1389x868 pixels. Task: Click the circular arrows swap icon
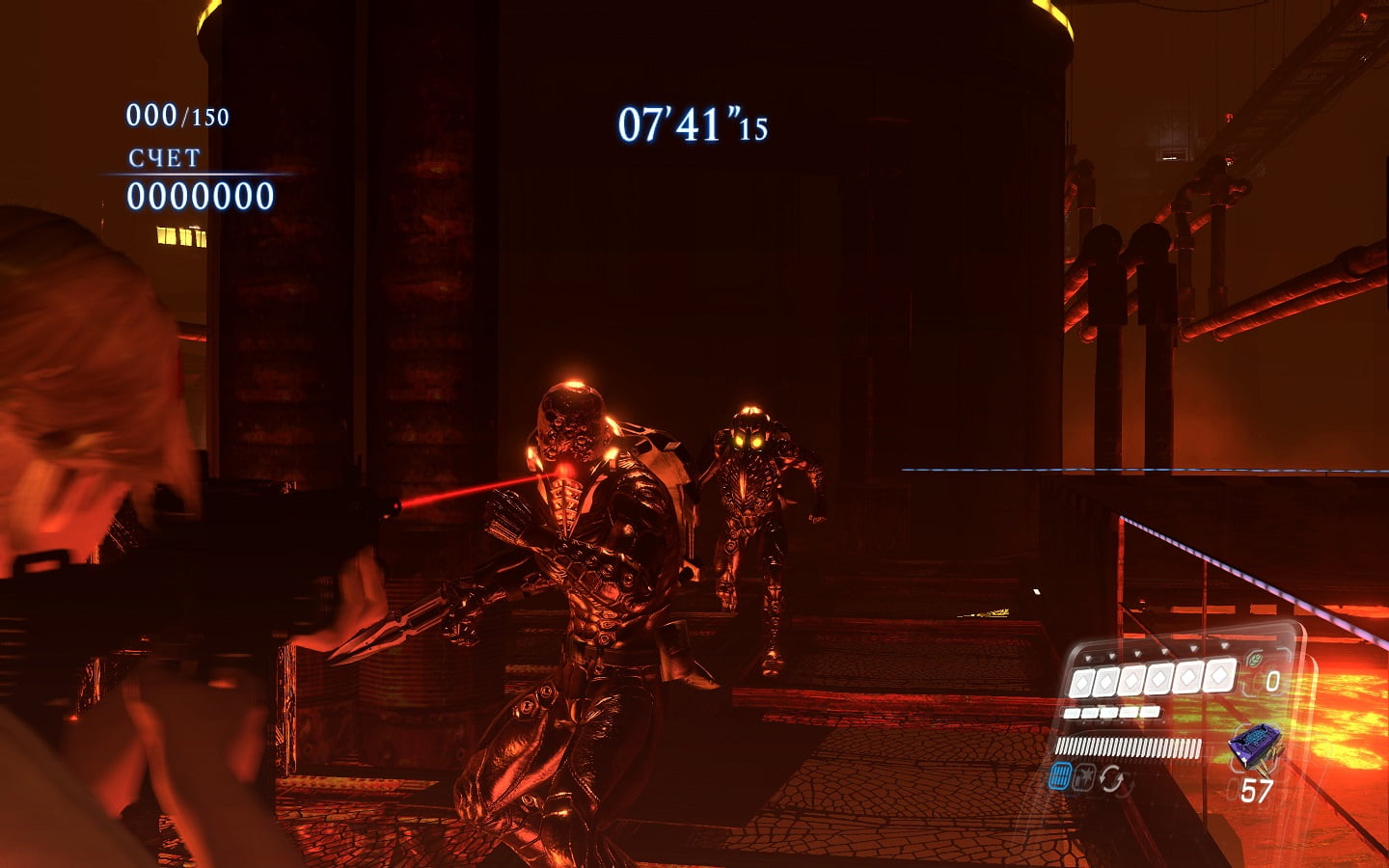click(x=1113, y=779)
